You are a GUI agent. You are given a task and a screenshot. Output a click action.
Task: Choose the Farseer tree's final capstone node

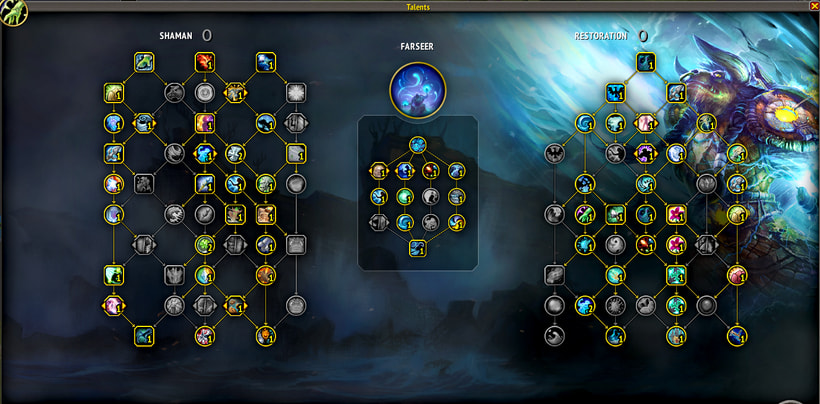point(418,248)
